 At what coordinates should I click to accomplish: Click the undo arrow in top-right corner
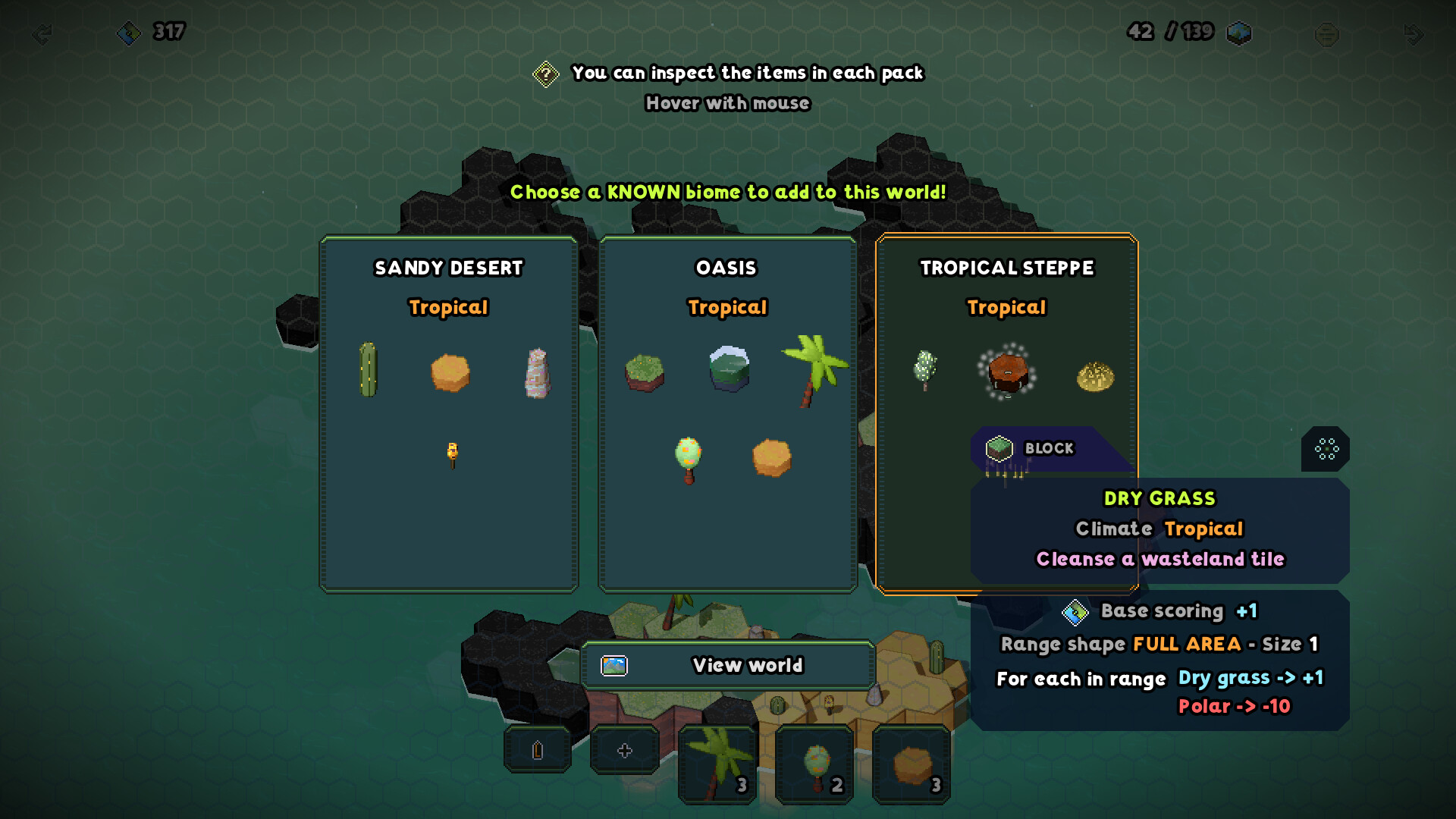click(x=1413, y=33)
